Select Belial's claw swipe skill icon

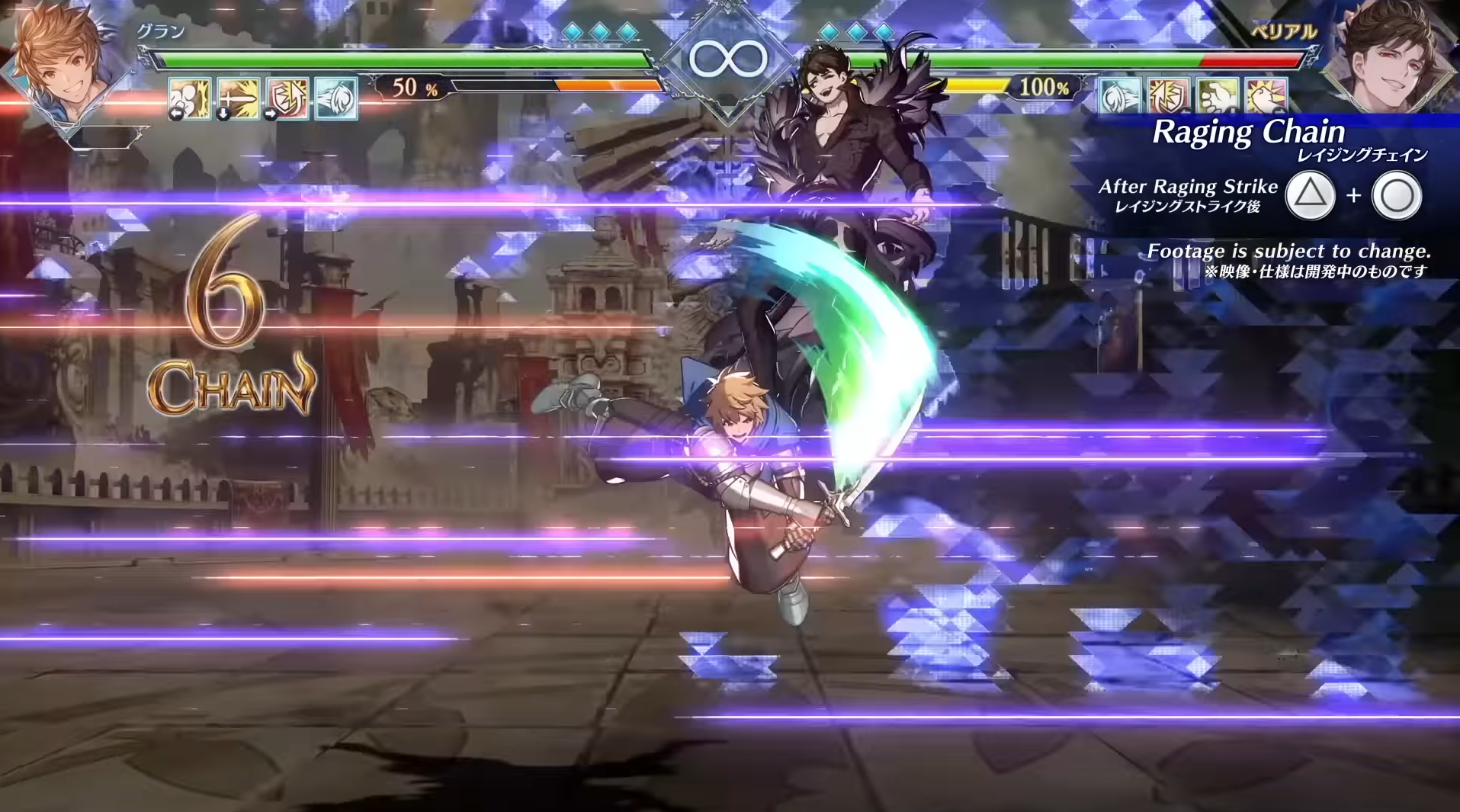click(x=1119, y=95)
